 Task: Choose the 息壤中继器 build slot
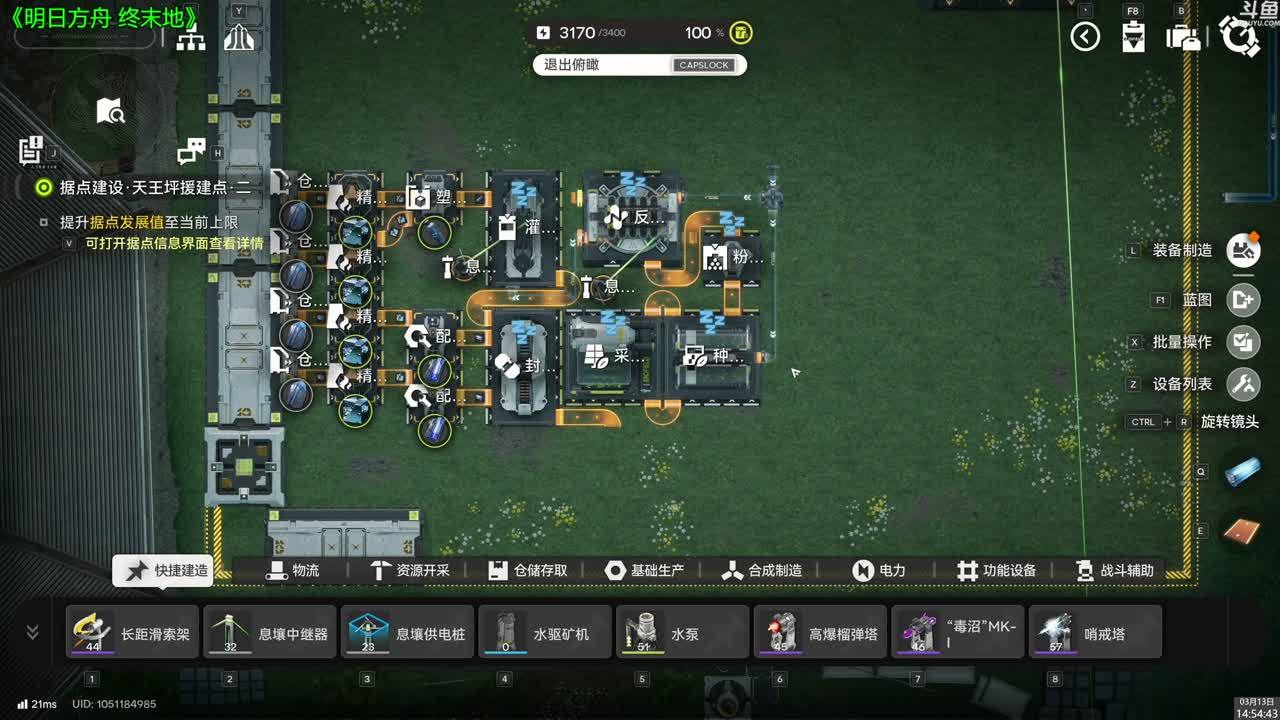pos(271,632)
